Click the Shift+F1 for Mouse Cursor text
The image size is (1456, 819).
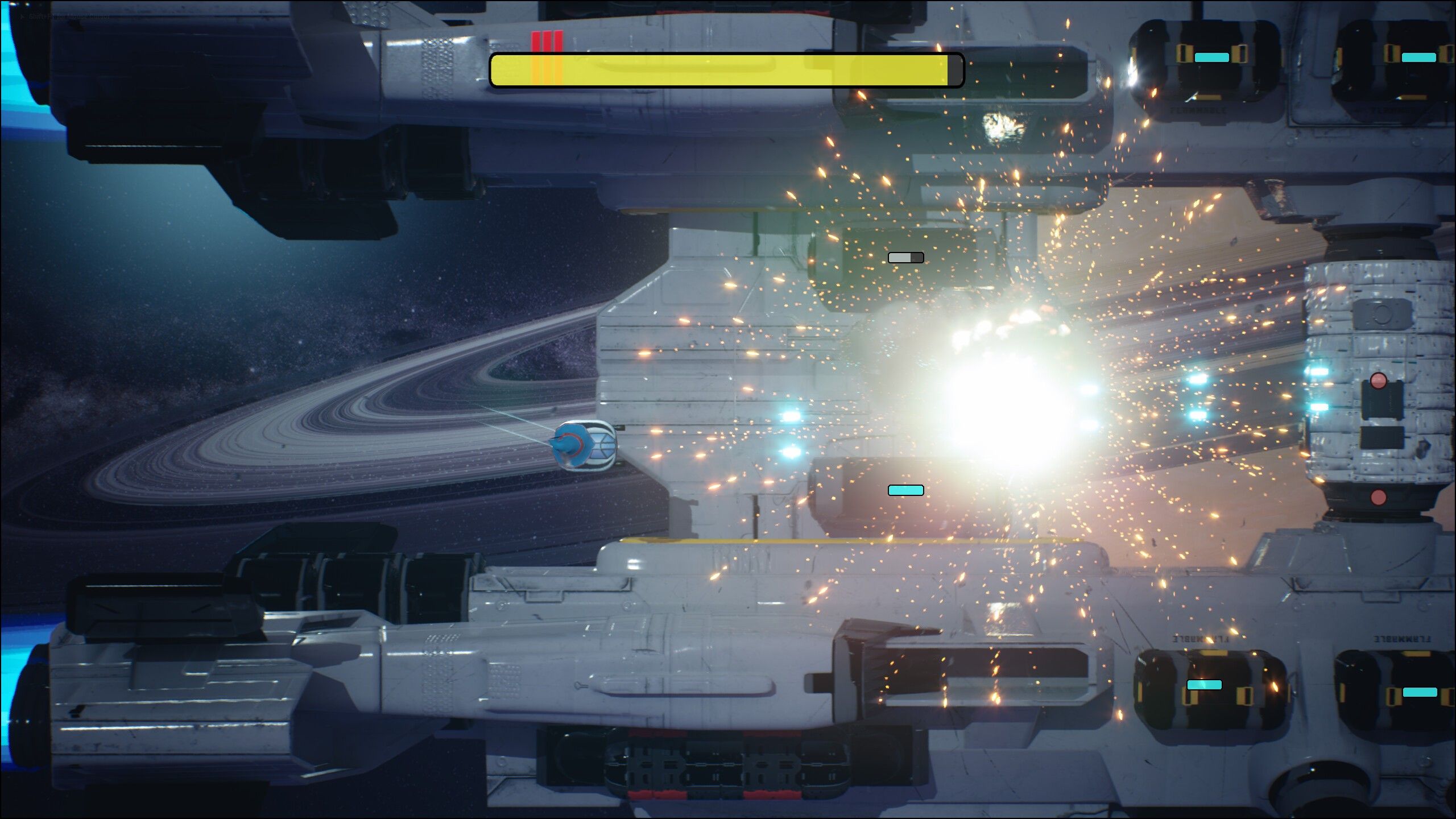pos(68,16)
